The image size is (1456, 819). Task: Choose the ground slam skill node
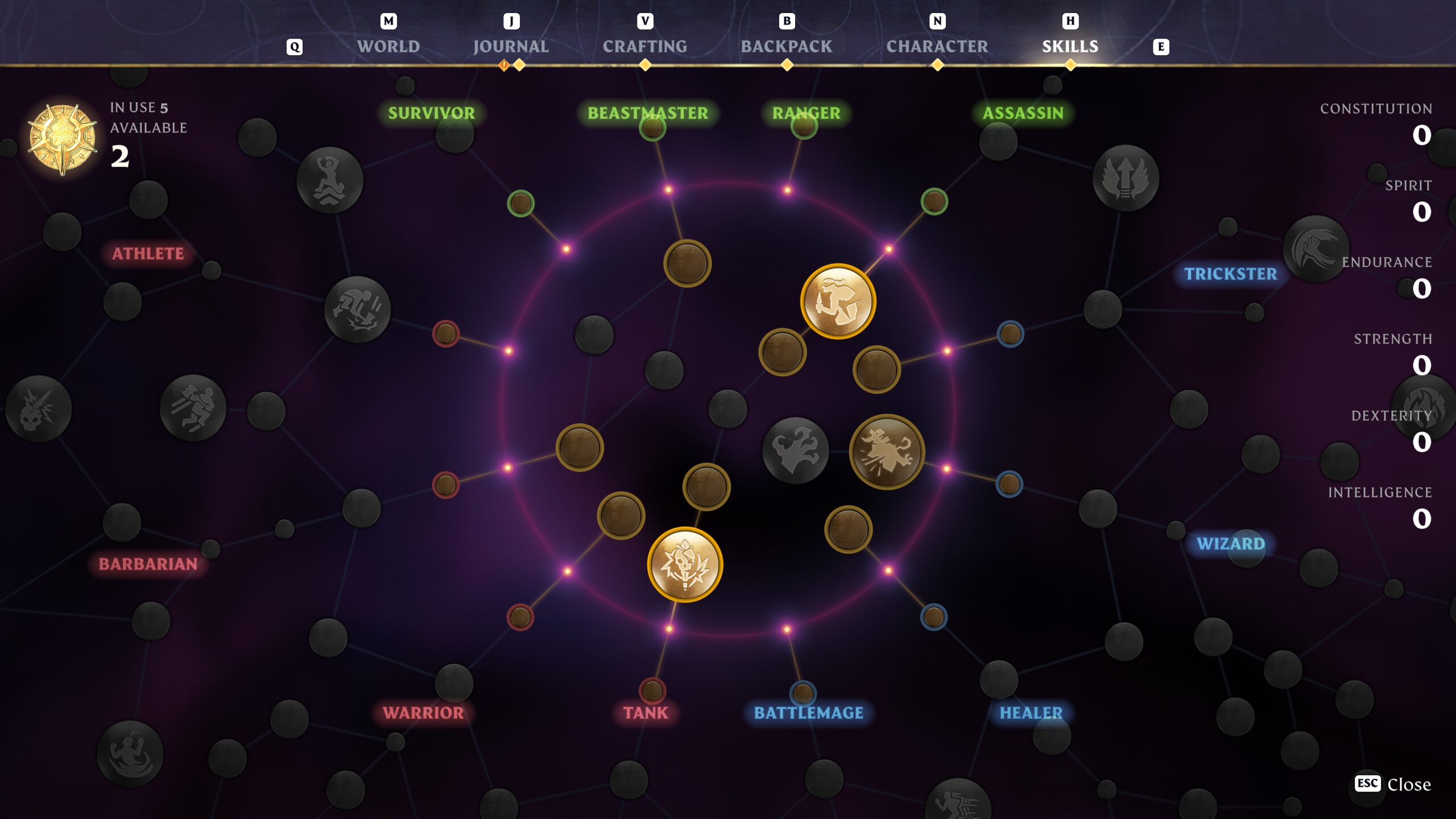click(357, 309)
